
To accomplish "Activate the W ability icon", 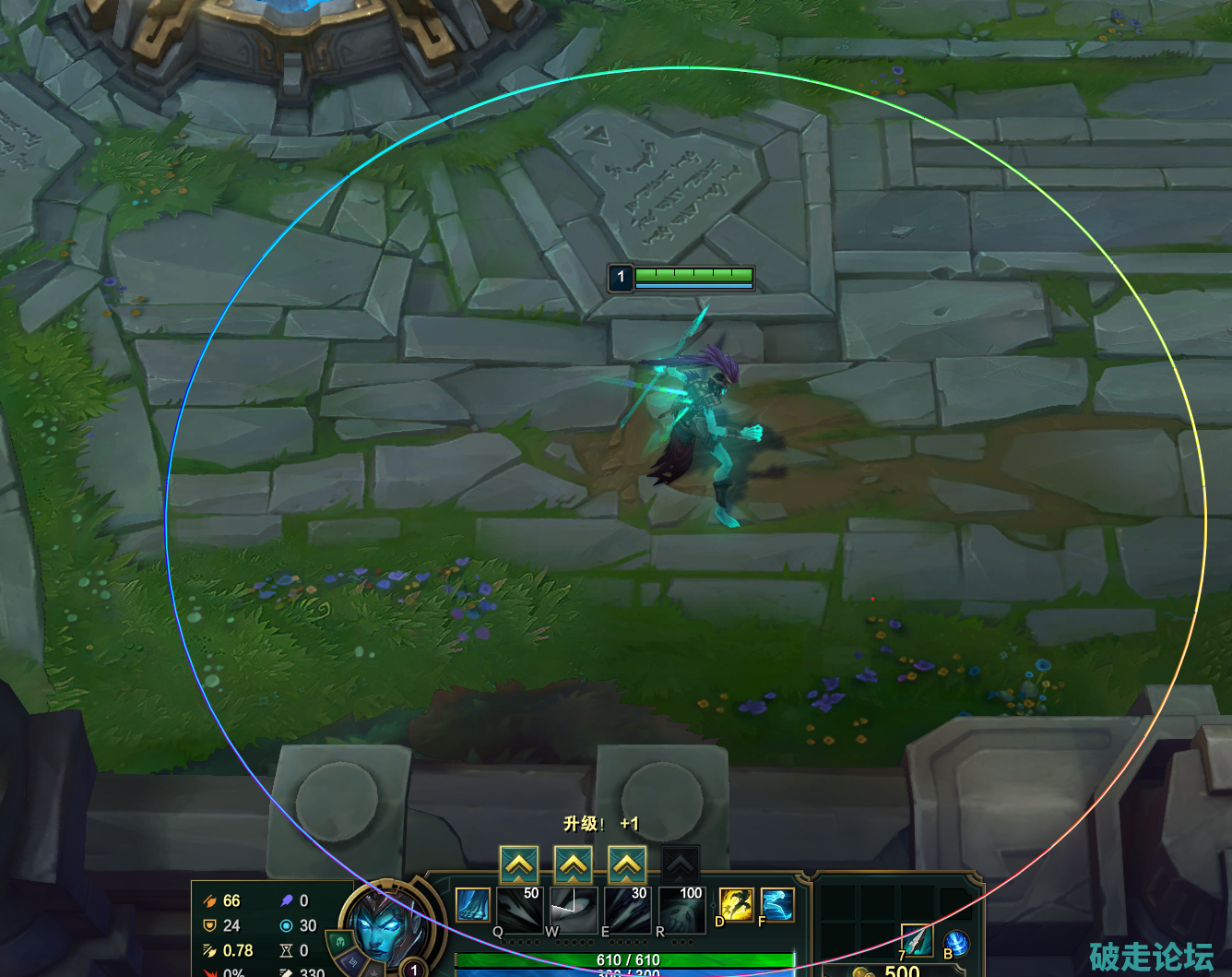I will tap(574, 910).
